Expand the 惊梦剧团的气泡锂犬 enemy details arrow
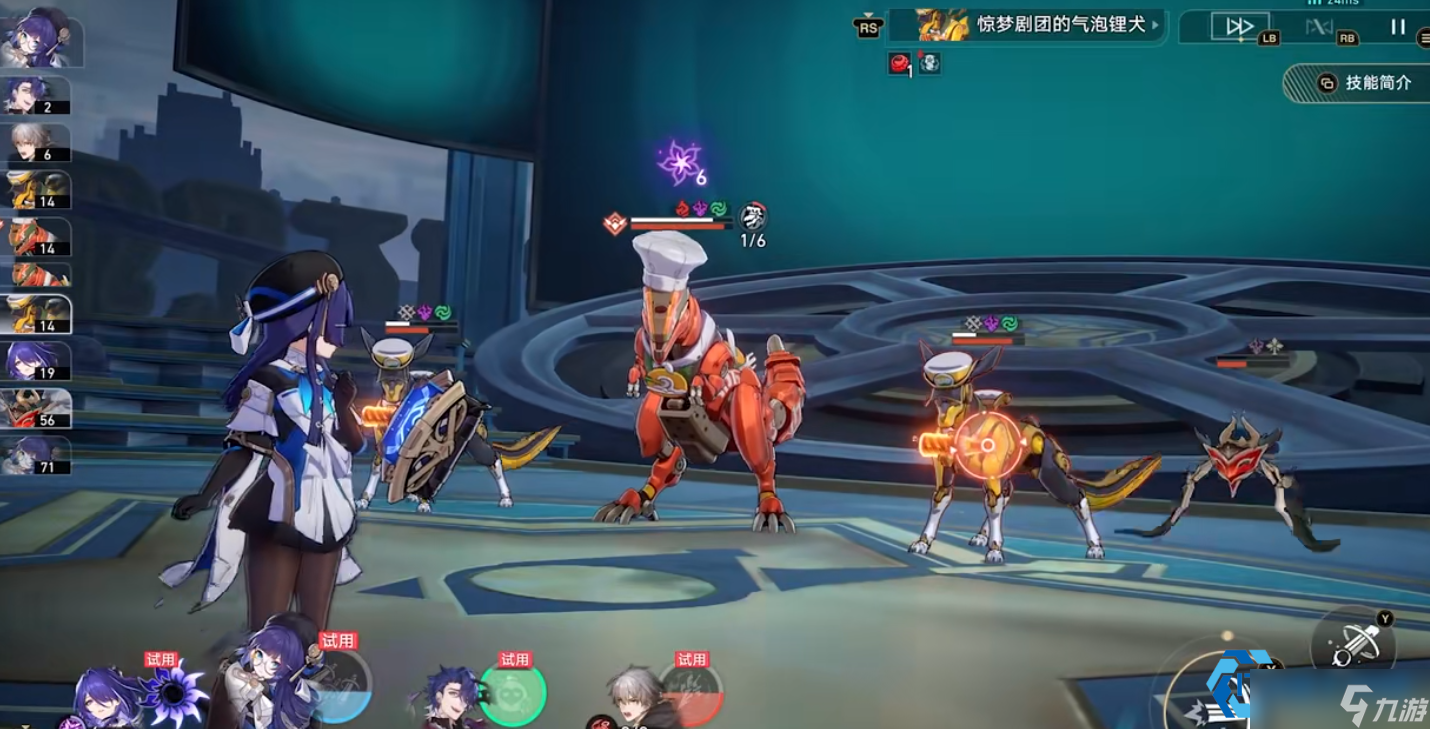The height and width of the screenshot is (729, 1430). [x=1155, y=26]
